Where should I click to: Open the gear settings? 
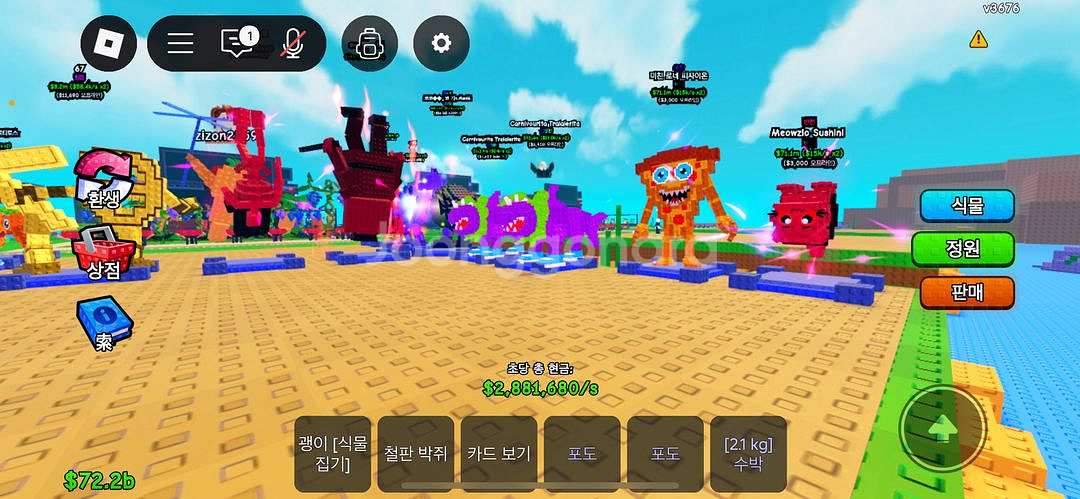click(x=441, y=43)
